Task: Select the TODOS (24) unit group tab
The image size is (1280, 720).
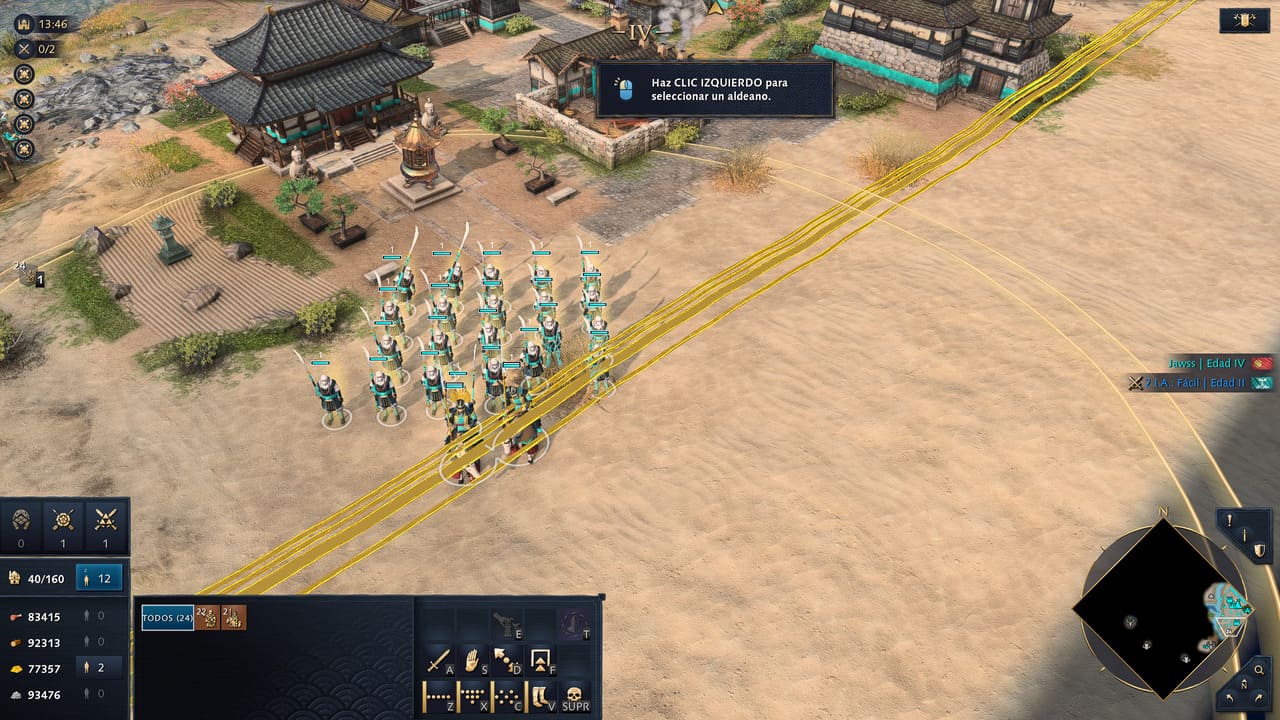Action: (x=167, y=618)
